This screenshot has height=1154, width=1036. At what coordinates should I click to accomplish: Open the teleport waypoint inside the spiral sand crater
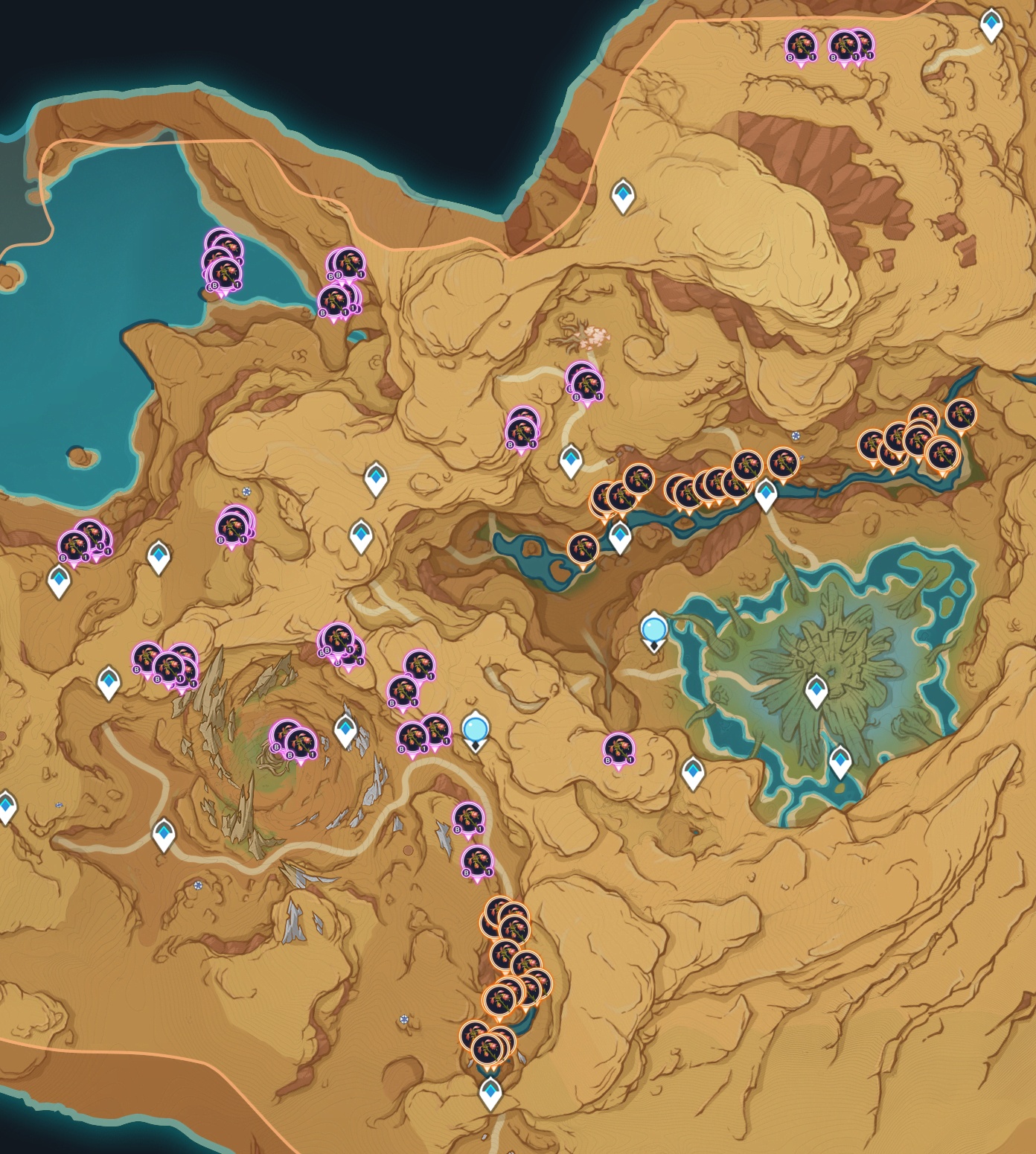345,730
